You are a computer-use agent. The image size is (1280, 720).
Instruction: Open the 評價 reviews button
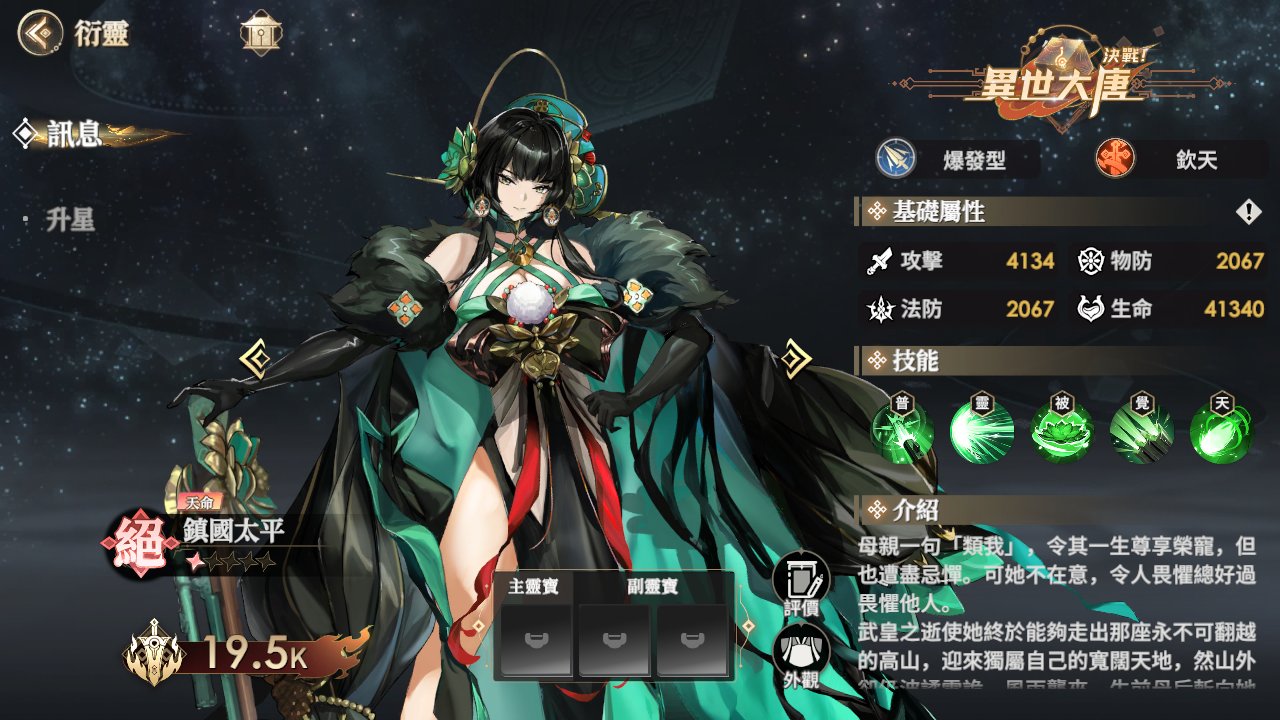click(802, 583)
